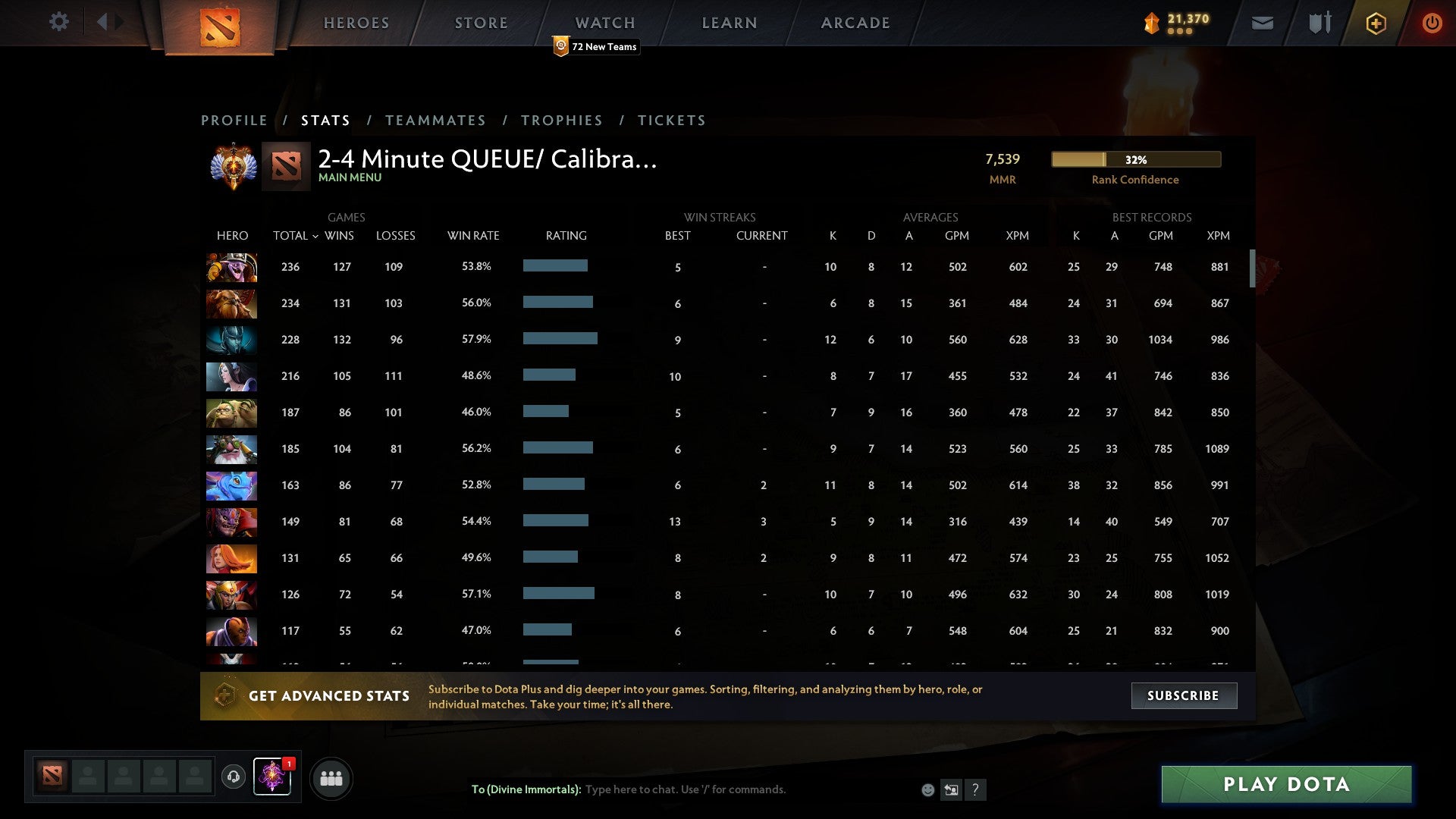
Task: Open the friends list group icon
Action: (x=331, y=777)
